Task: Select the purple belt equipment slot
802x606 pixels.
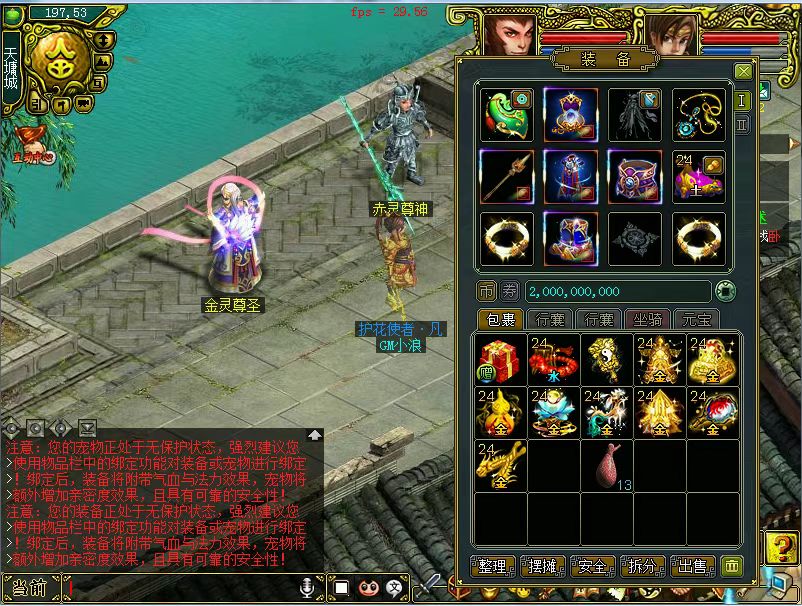Action: click(635, 176)
